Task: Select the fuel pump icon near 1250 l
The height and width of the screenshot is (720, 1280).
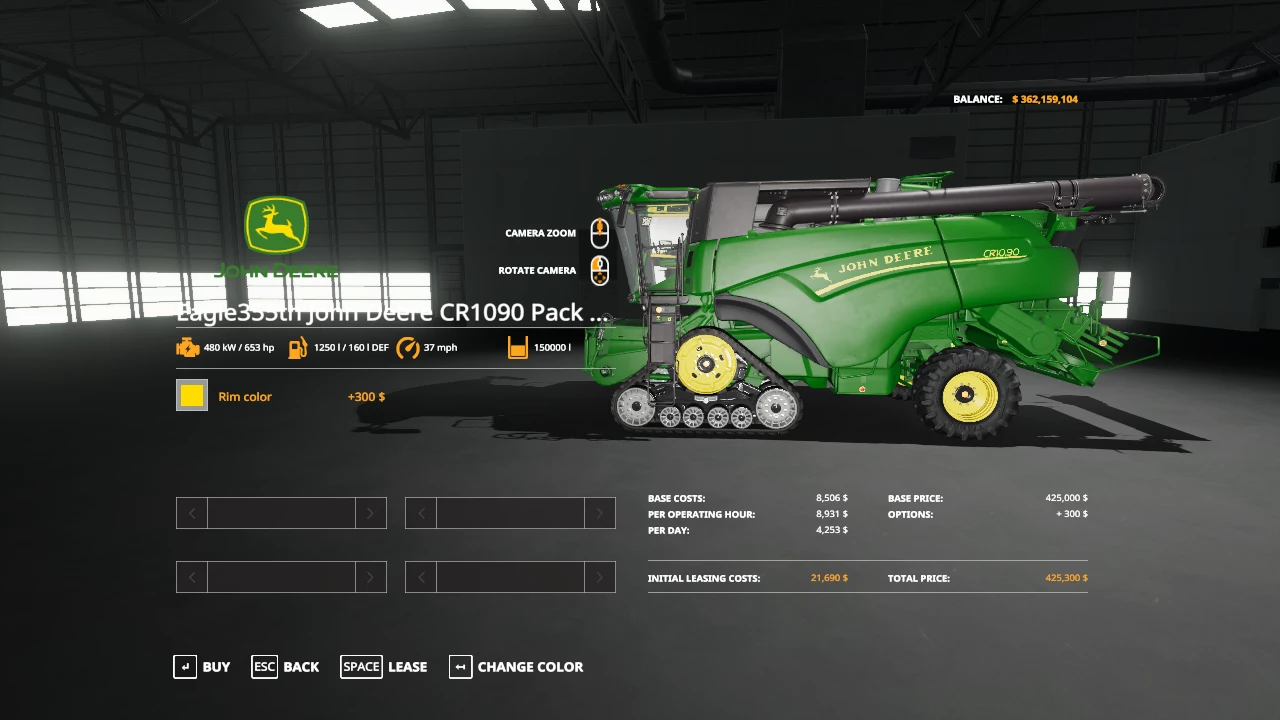Action: tap(298, 347)
